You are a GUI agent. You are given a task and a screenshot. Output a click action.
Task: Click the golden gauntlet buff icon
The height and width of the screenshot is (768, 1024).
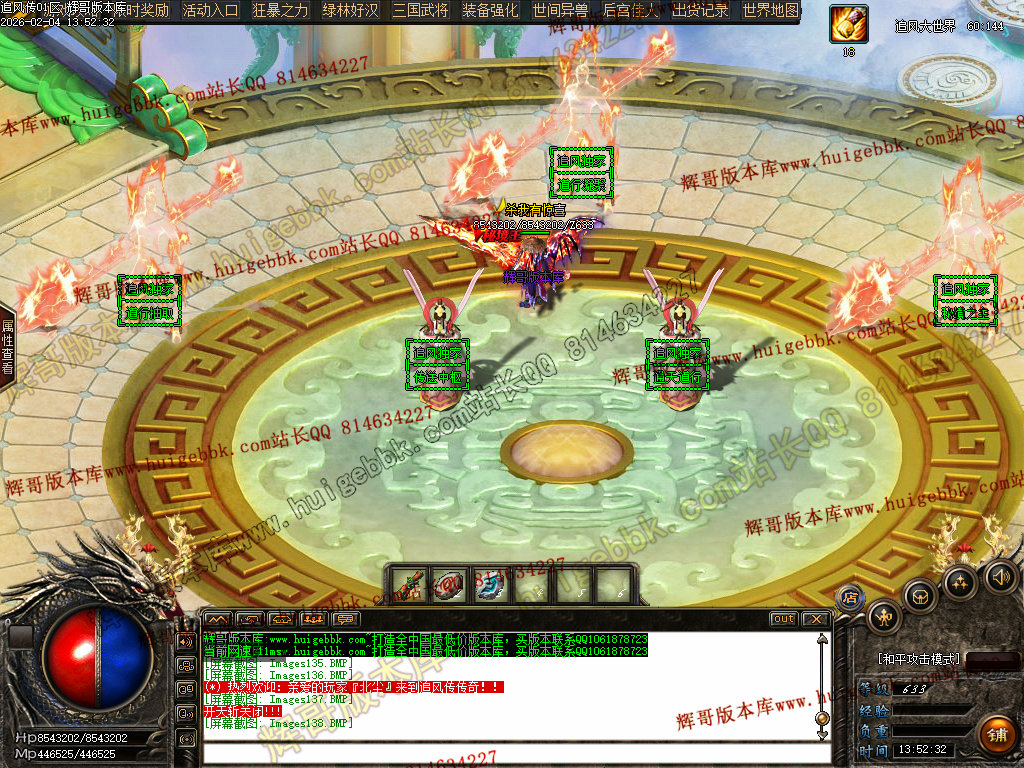(x=848, y=24)
